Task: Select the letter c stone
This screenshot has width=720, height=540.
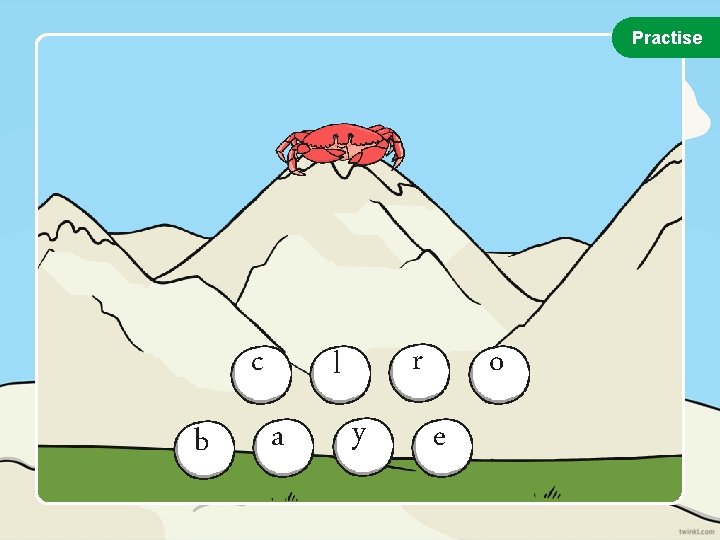Action: pos(259,366)
